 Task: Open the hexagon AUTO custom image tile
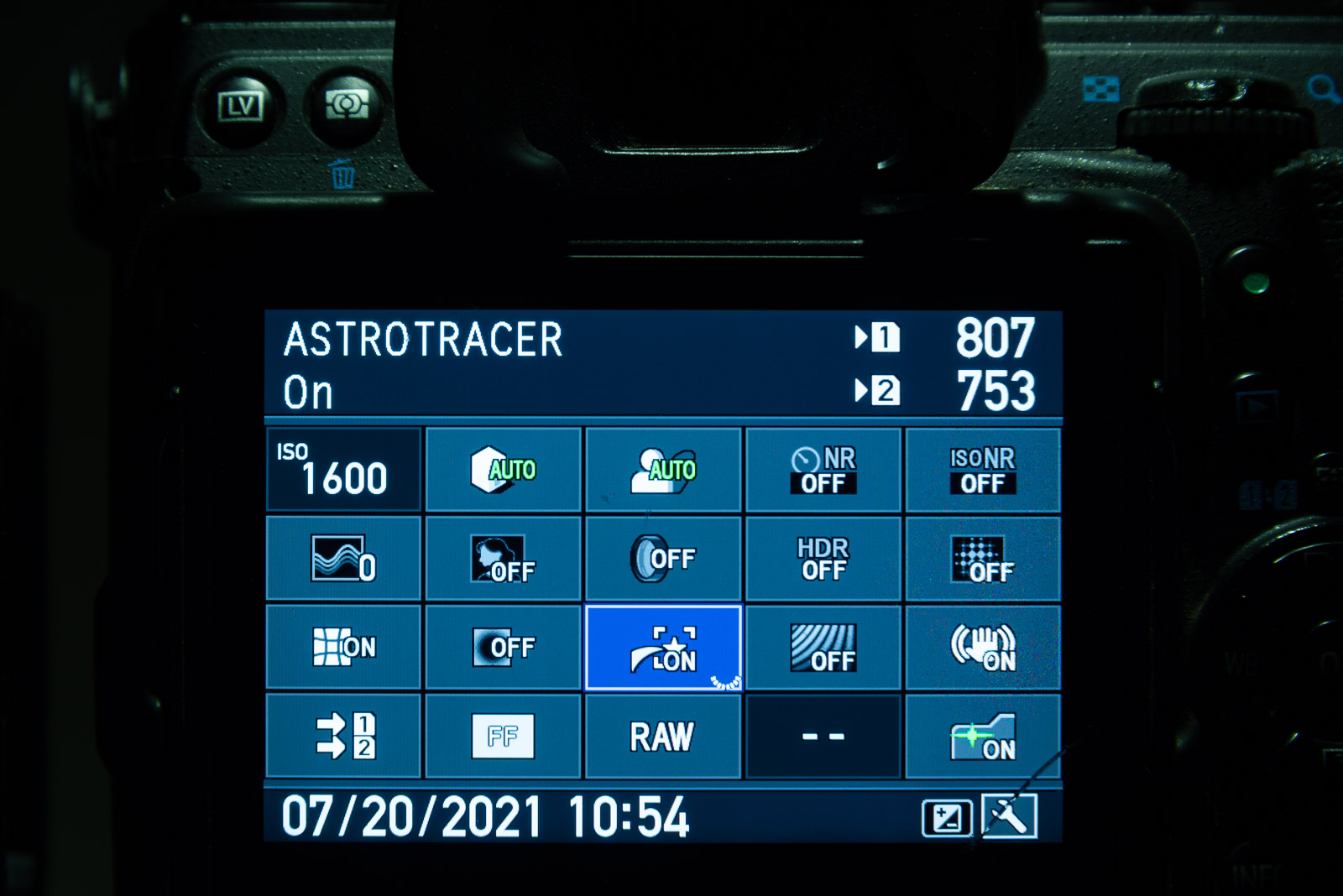tap(504, 471)
